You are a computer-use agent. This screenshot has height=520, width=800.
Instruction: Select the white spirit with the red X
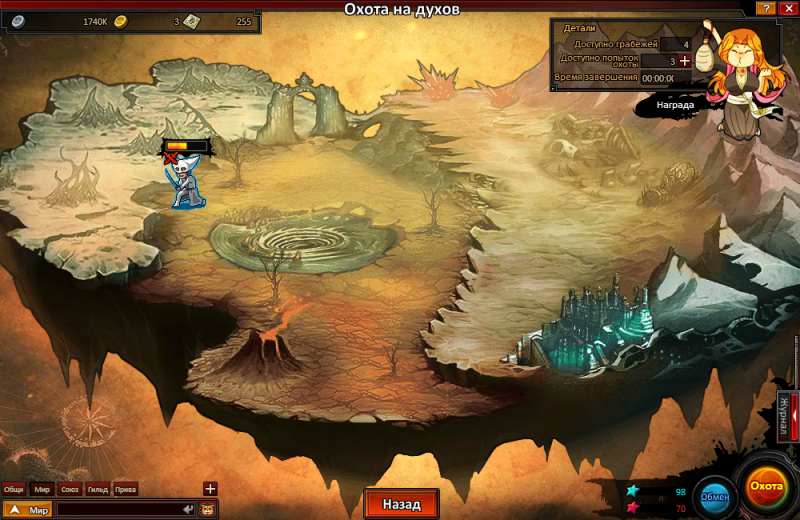183,182
